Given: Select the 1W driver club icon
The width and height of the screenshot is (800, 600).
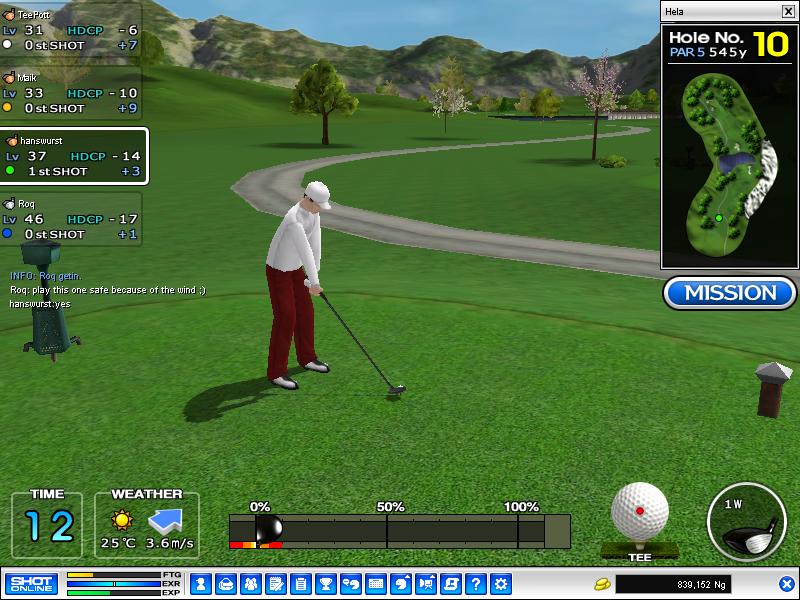Looking at the screenshot, I should [745, 521].
